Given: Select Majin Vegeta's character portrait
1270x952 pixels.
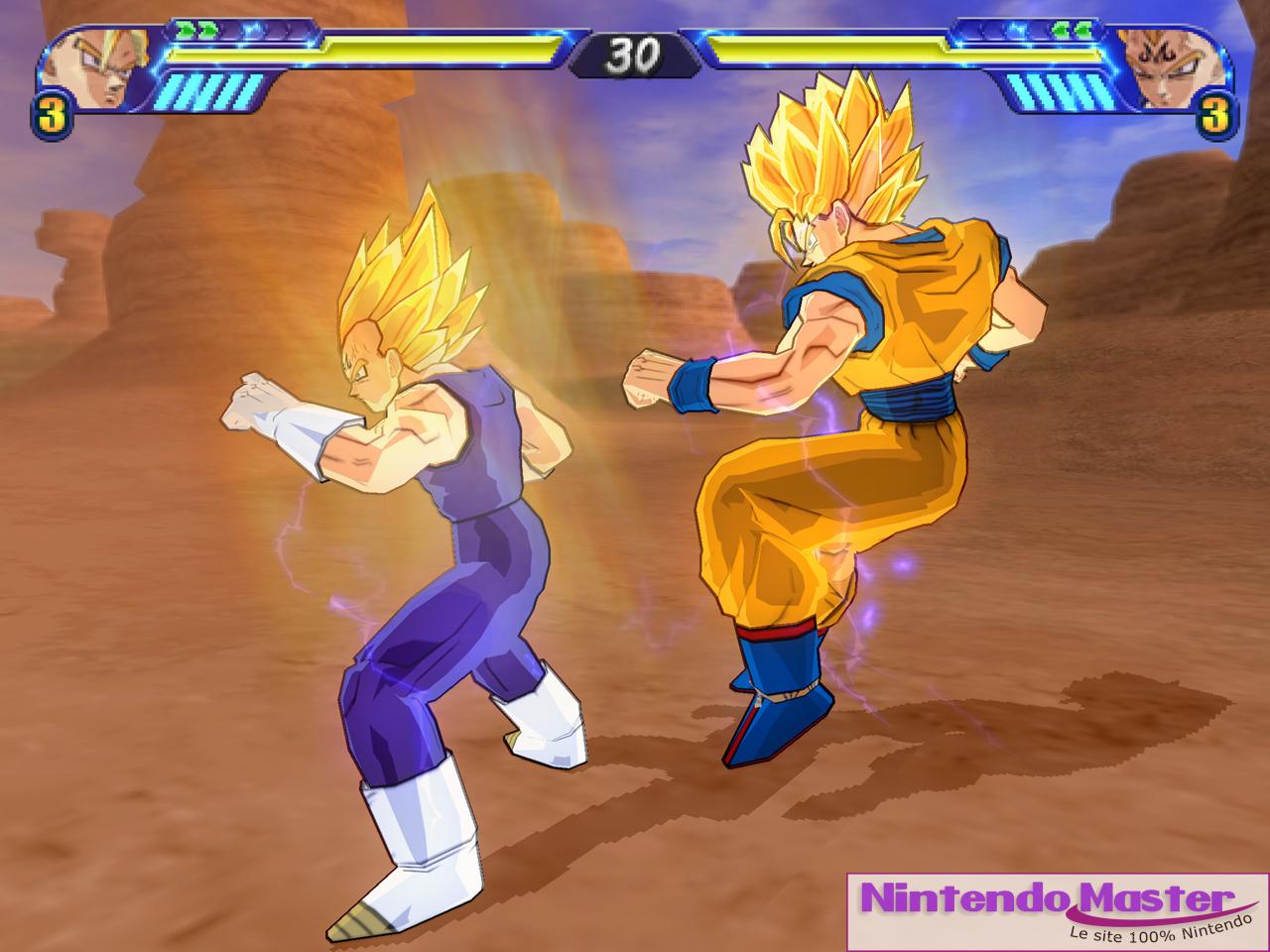Looking at the screenshot, I should pyautogui.click(x=1170, y=66).
